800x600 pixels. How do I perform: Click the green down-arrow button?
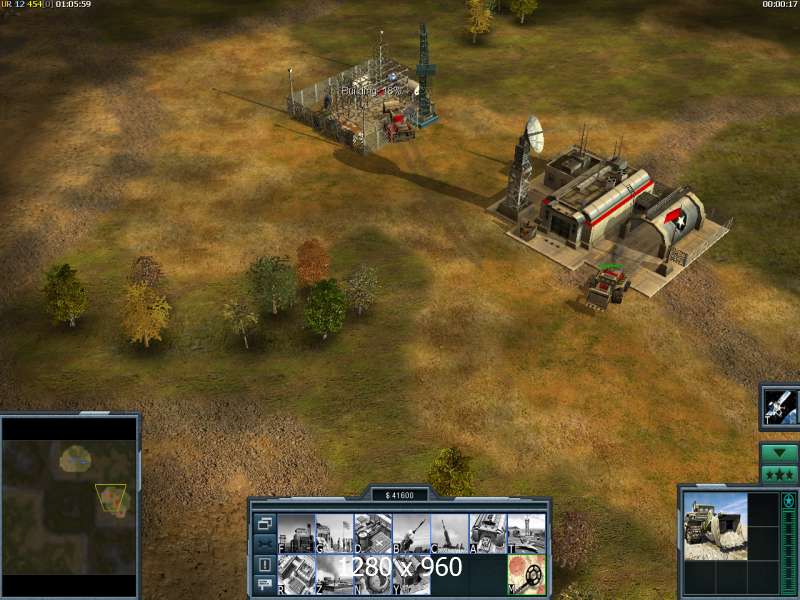click(779, 453)
